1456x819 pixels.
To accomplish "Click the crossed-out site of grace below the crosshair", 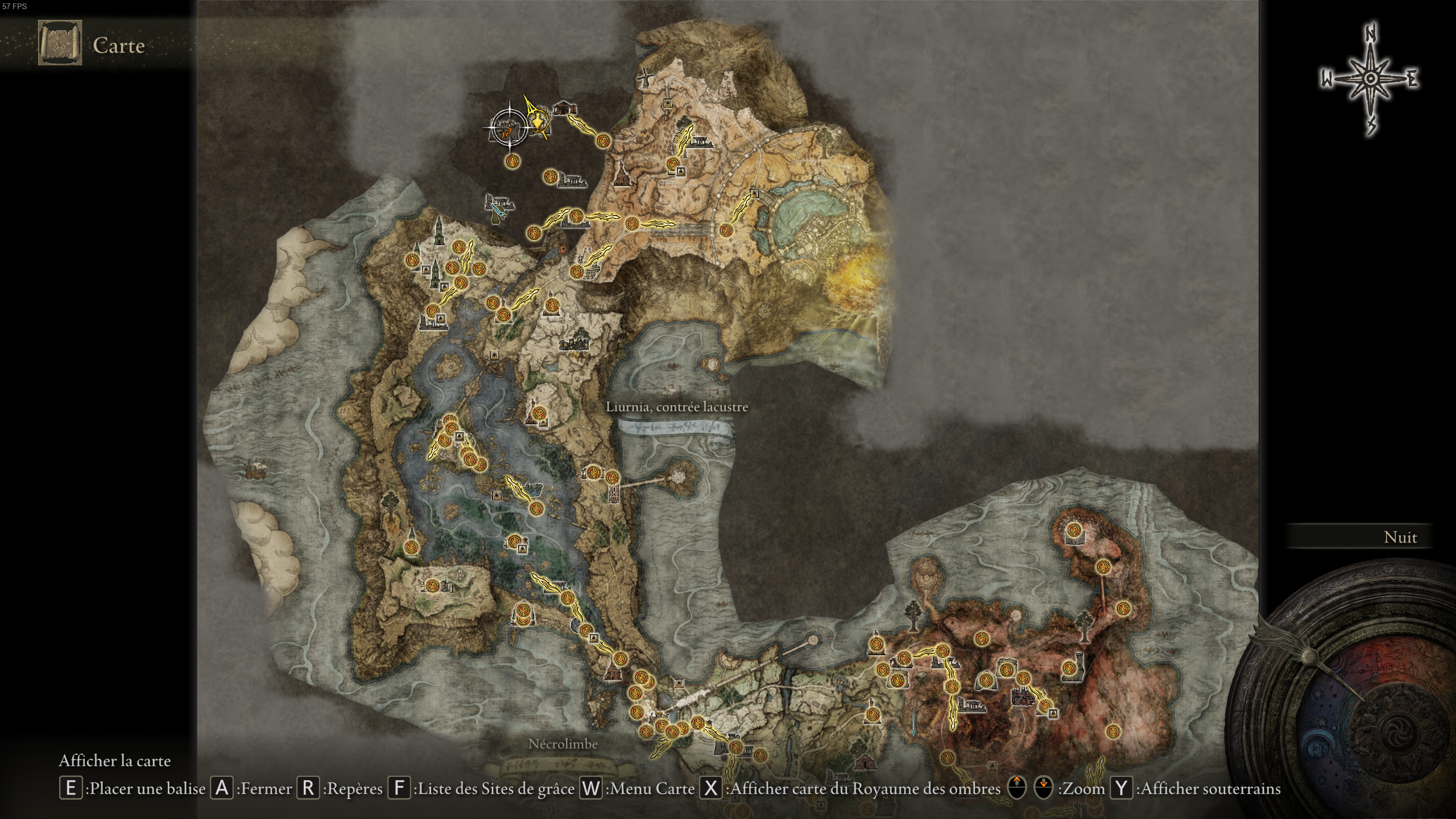I will coord(512,163).
